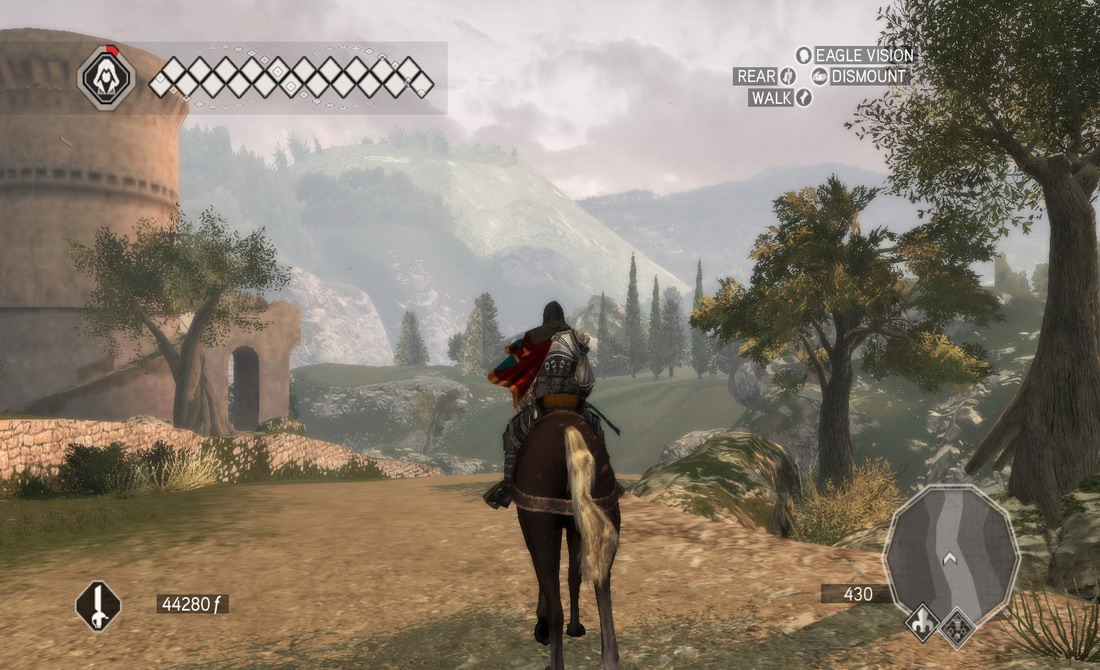Click the fleur-de-lis marker below the minimap
This screenshot has height=670, width=1100.
point(923,623)
